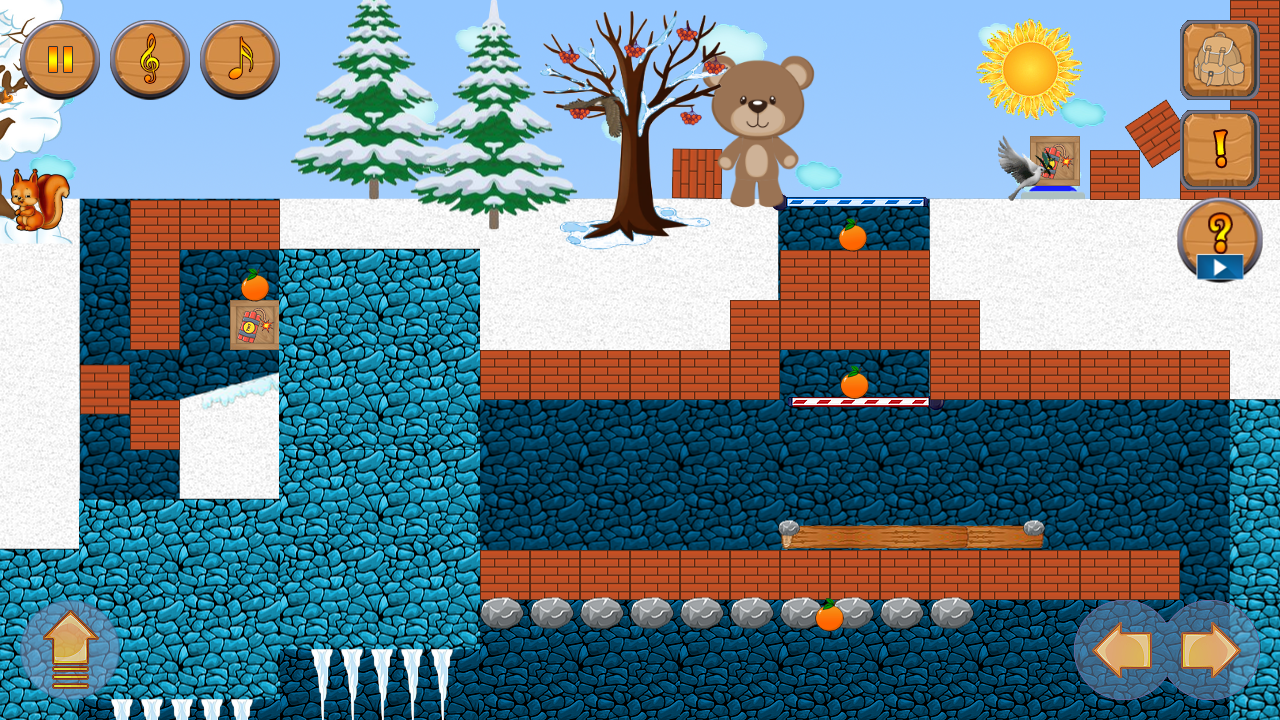Play the hint video via blue play overlay

[1220, 267]
